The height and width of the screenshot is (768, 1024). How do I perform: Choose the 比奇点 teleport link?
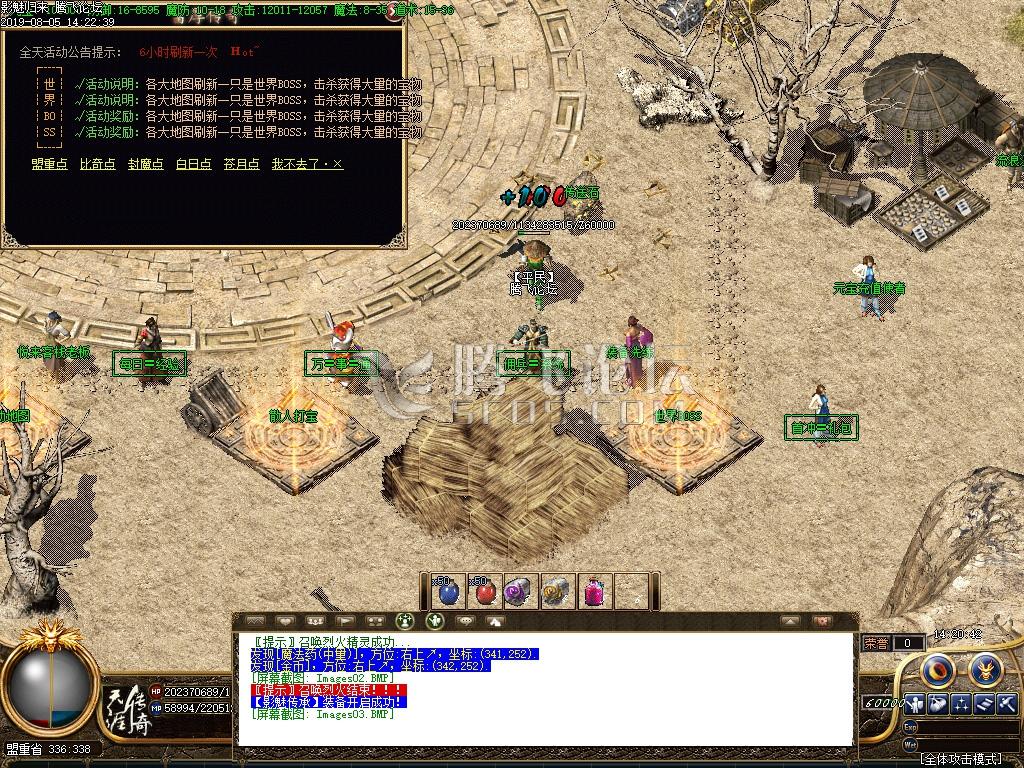point(97,164)
